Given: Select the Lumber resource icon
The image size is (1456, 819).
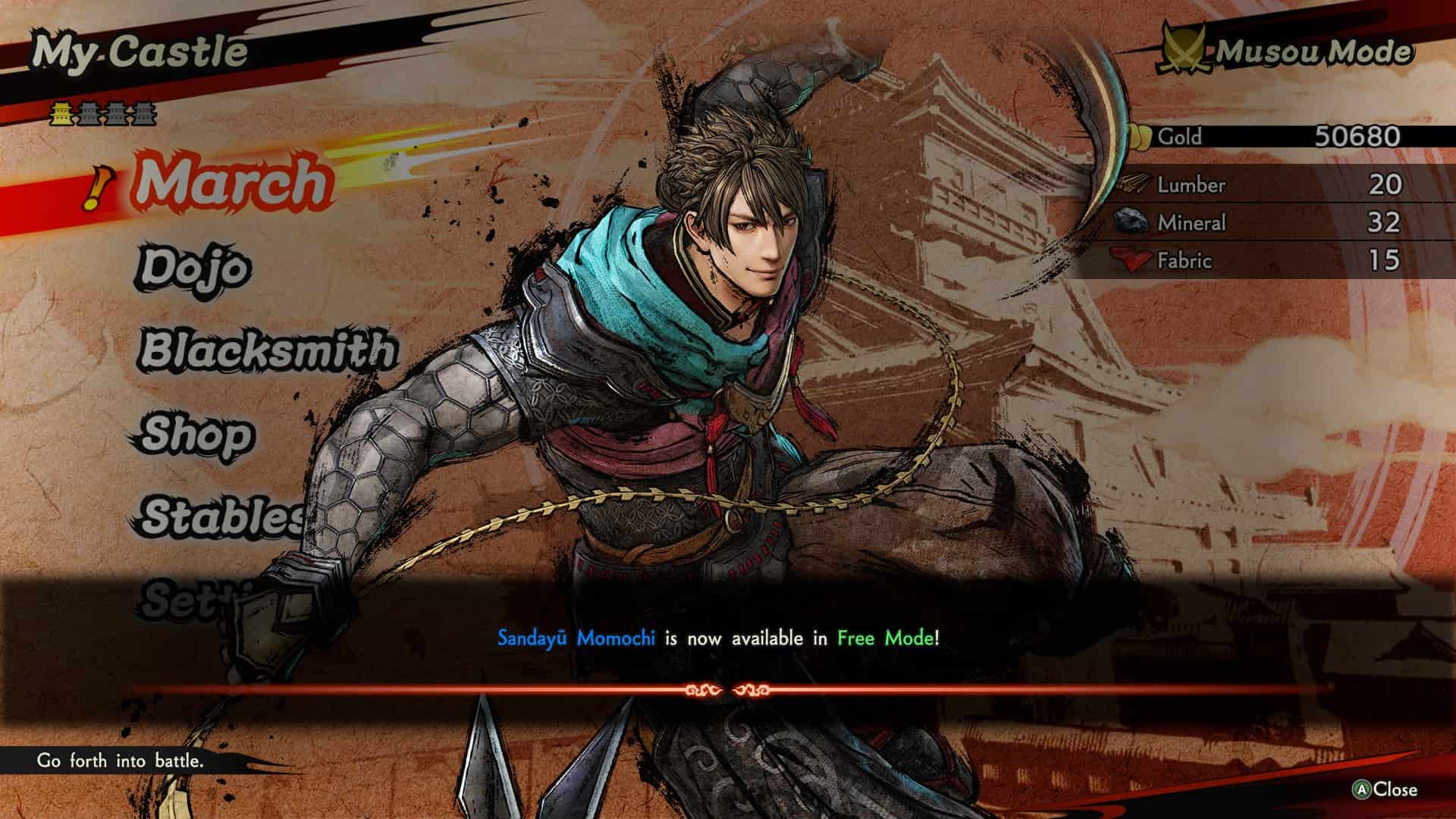Looking at the screenshot, I should tap(1135, 184).
